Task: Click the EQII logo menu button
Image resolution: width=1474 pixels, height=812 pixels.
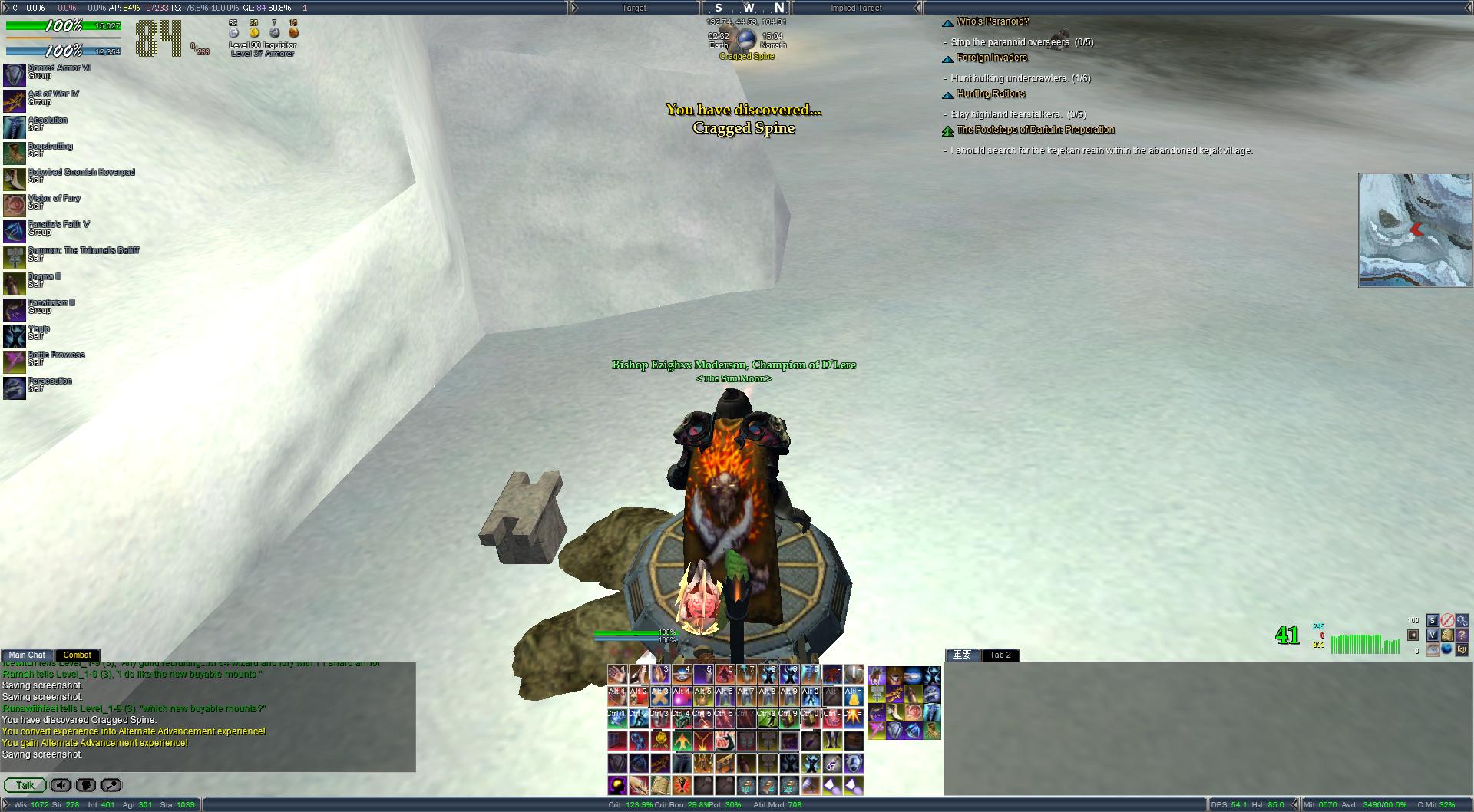Action: click(x=1462, y=649)
